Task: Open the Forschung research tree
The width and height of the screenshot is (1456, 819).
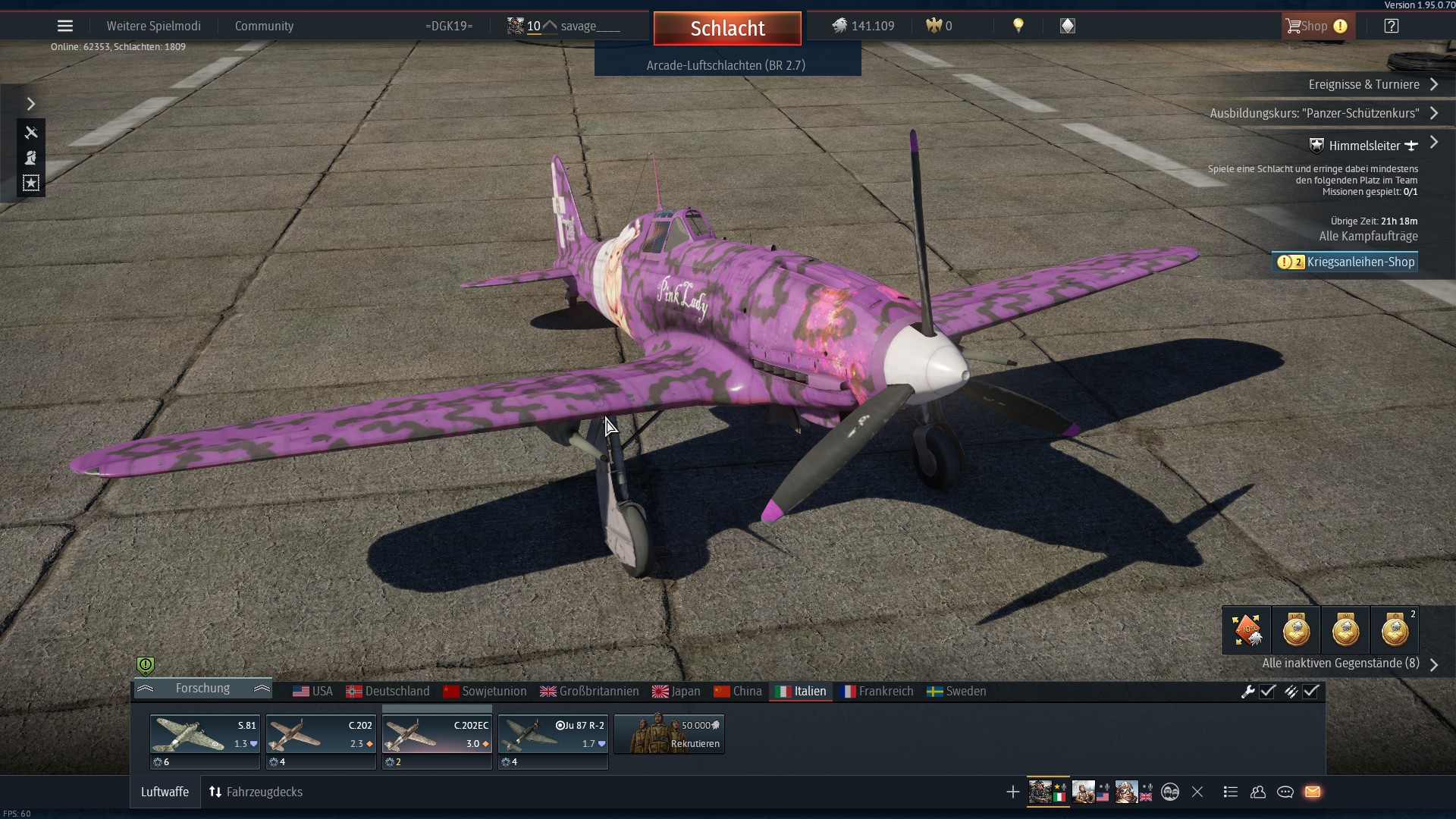Action: (x=202, y=688)
